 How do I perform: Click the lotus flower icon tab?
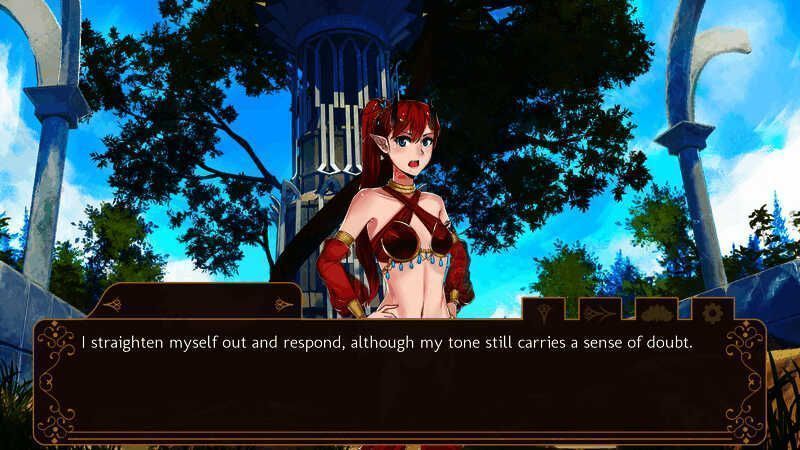[657, 312]
